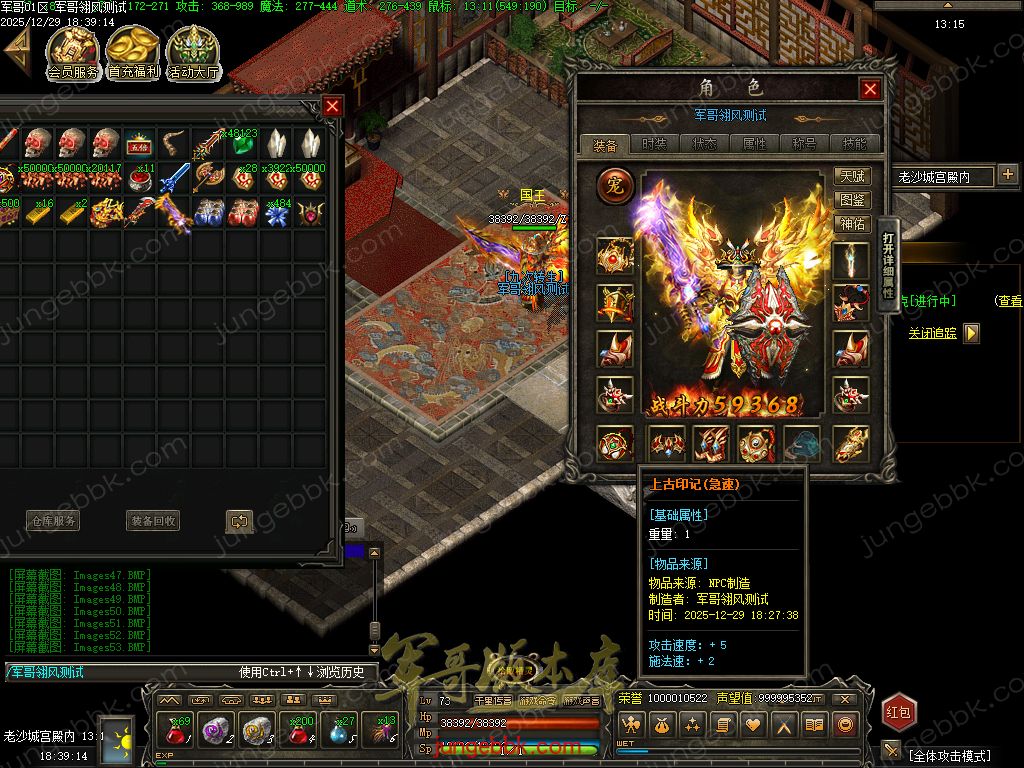
Task: Switch to the 时装 tab
Action: click(x=655, y=144)
